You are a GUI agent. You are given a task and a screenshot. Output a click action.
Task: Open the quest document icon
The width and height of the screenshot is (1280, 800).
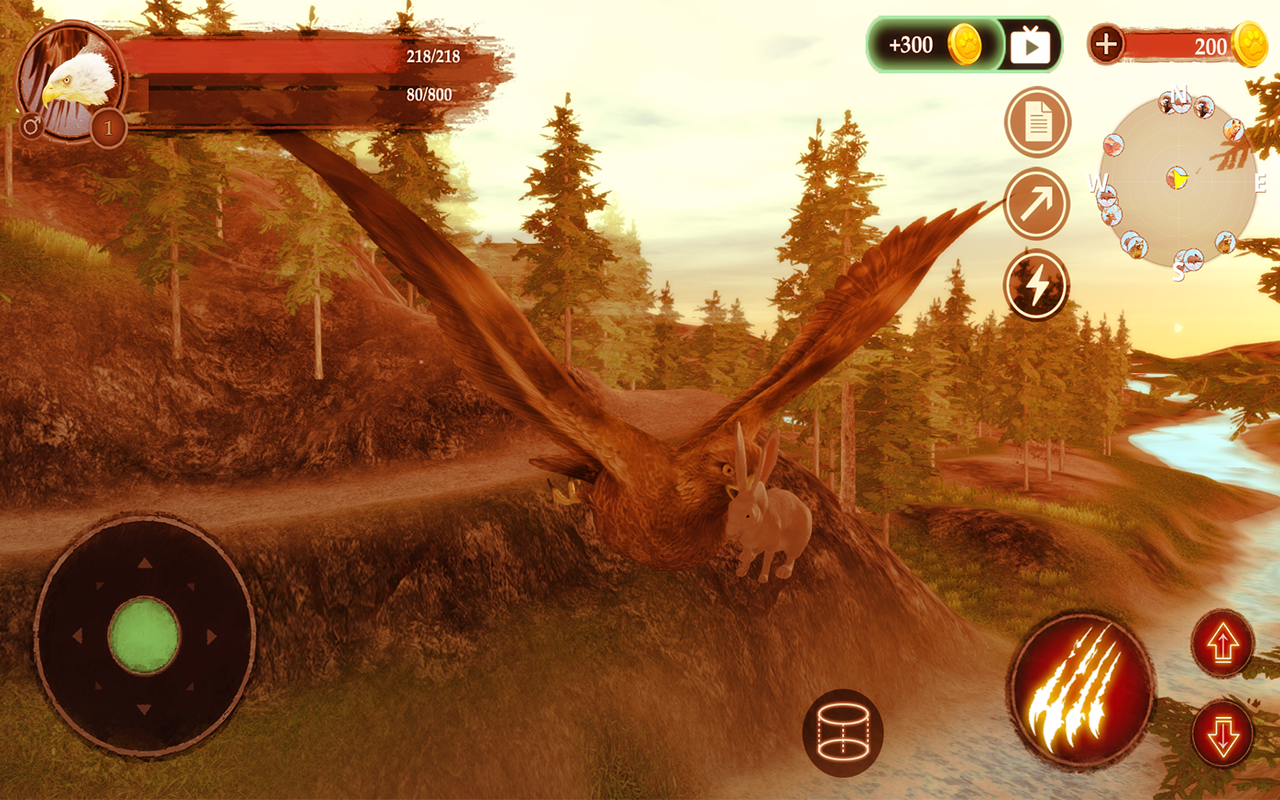tap(1037, 123)
